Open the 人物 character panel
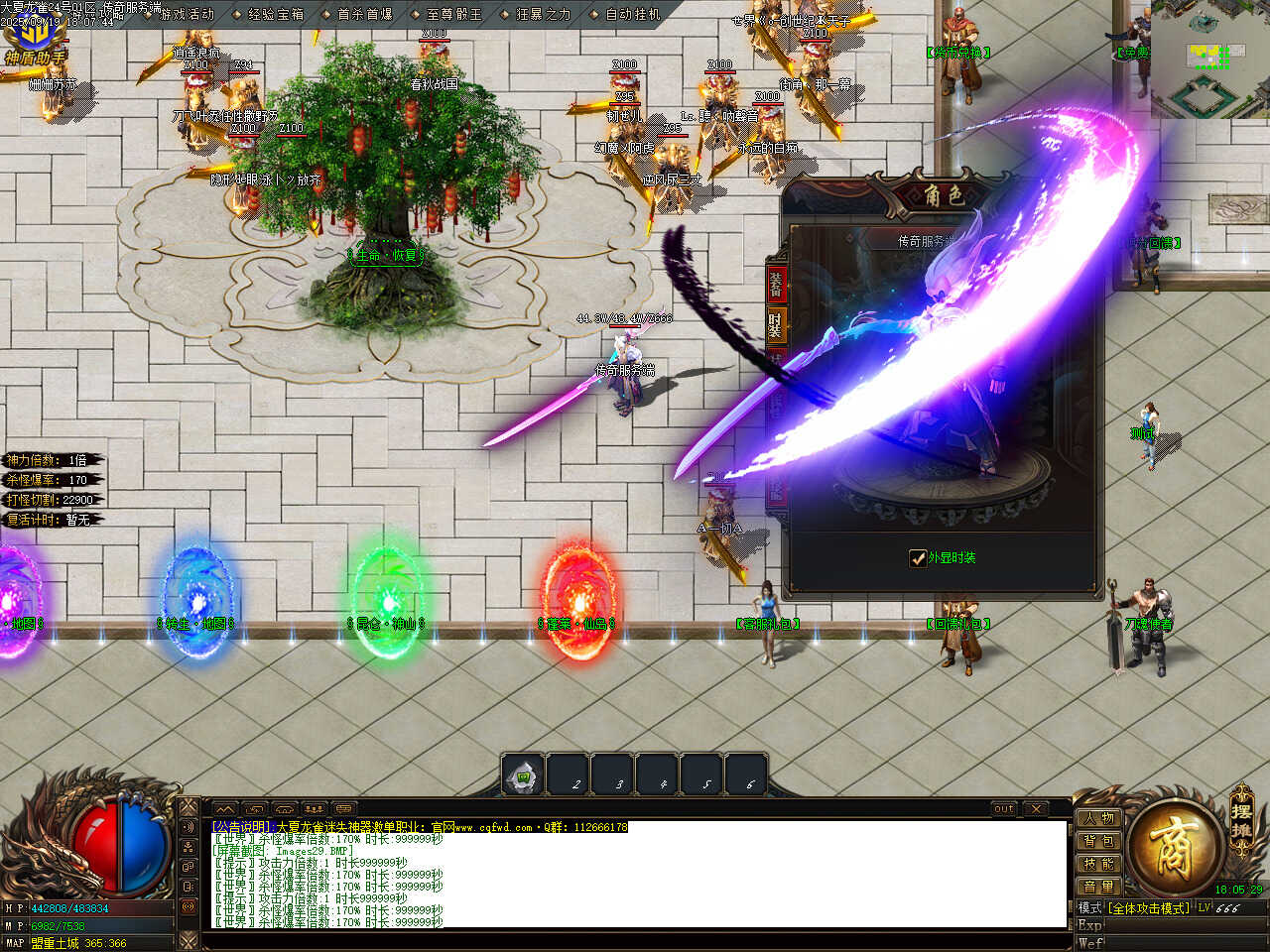Screen dimensions: 1270x952 click(x=1099, y=819)
